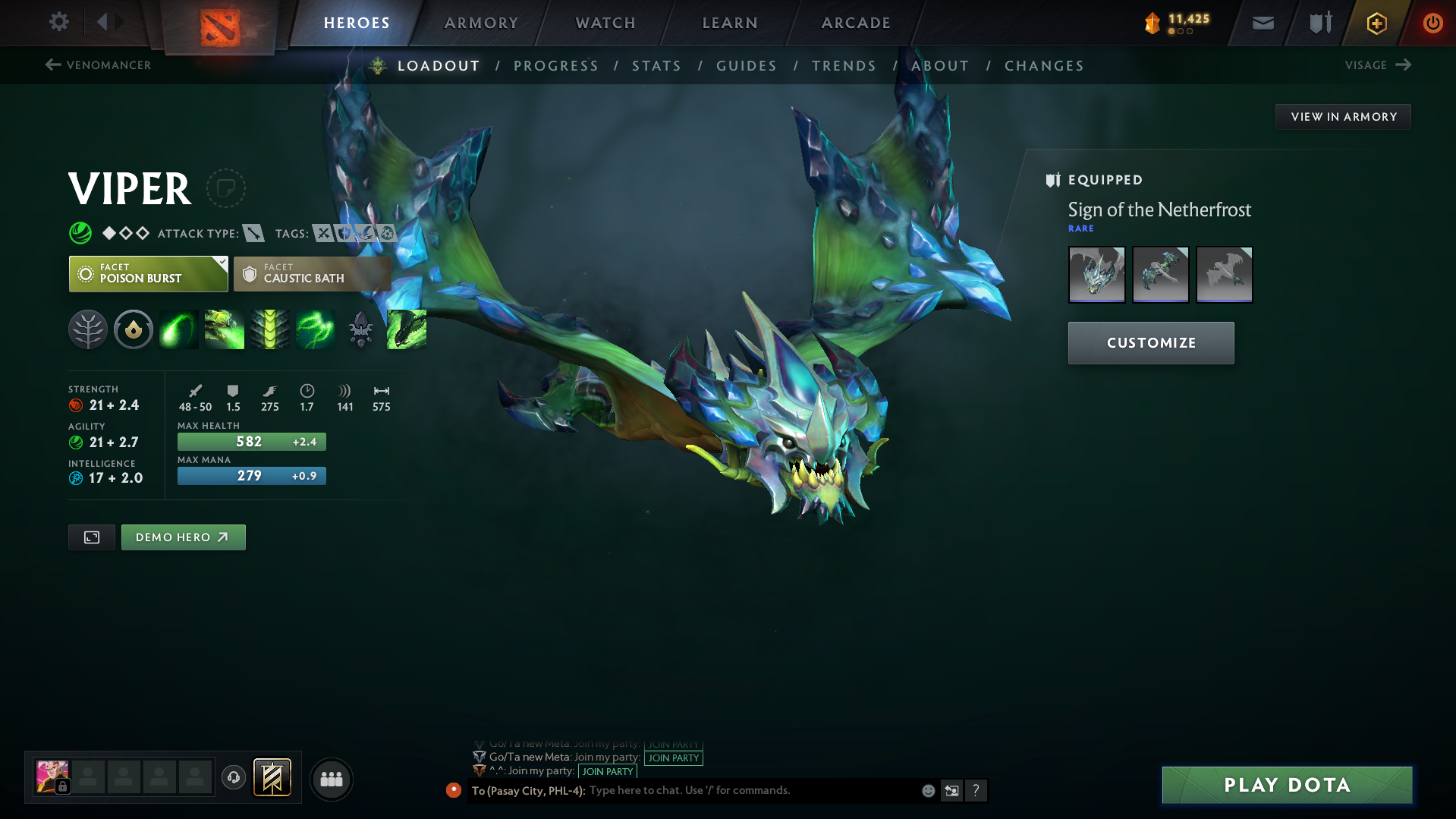
Task: Click the power button to exit Dota
Action: [1432, 23]
